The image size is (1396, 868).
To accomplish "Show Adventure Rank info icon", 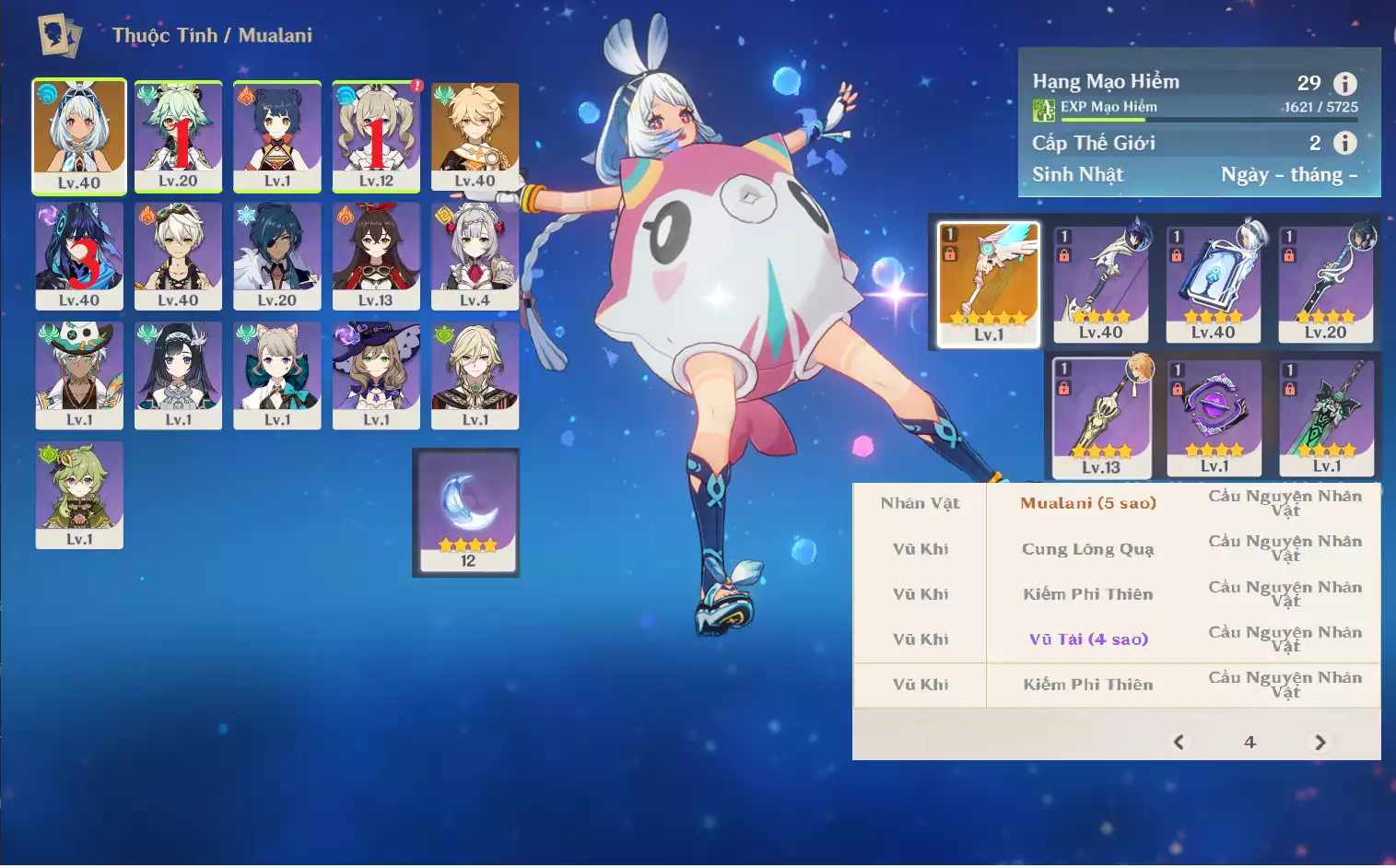I will tap(1345, 84).
